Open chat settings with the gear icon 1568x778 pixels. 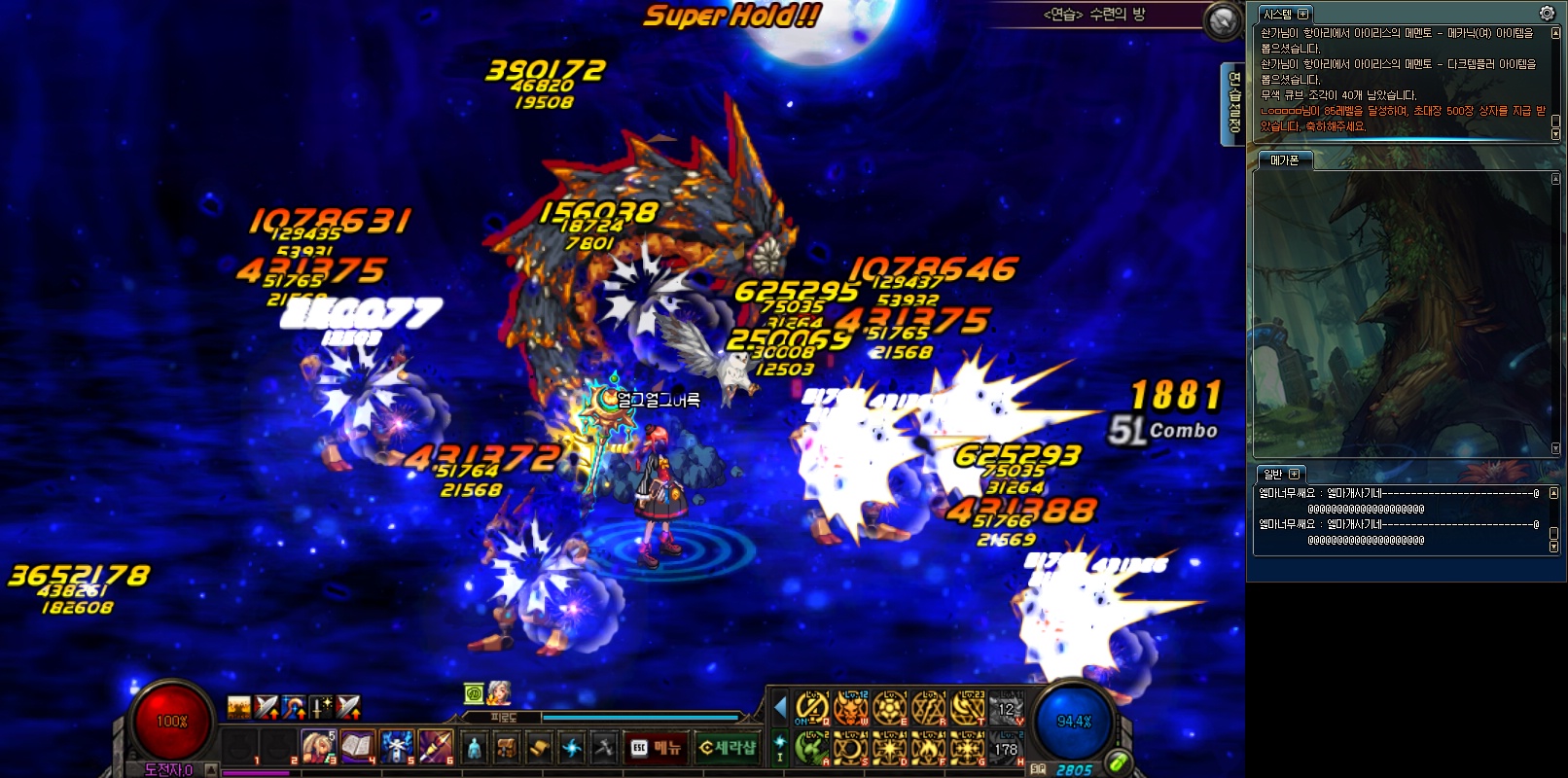click(1547, 13)
